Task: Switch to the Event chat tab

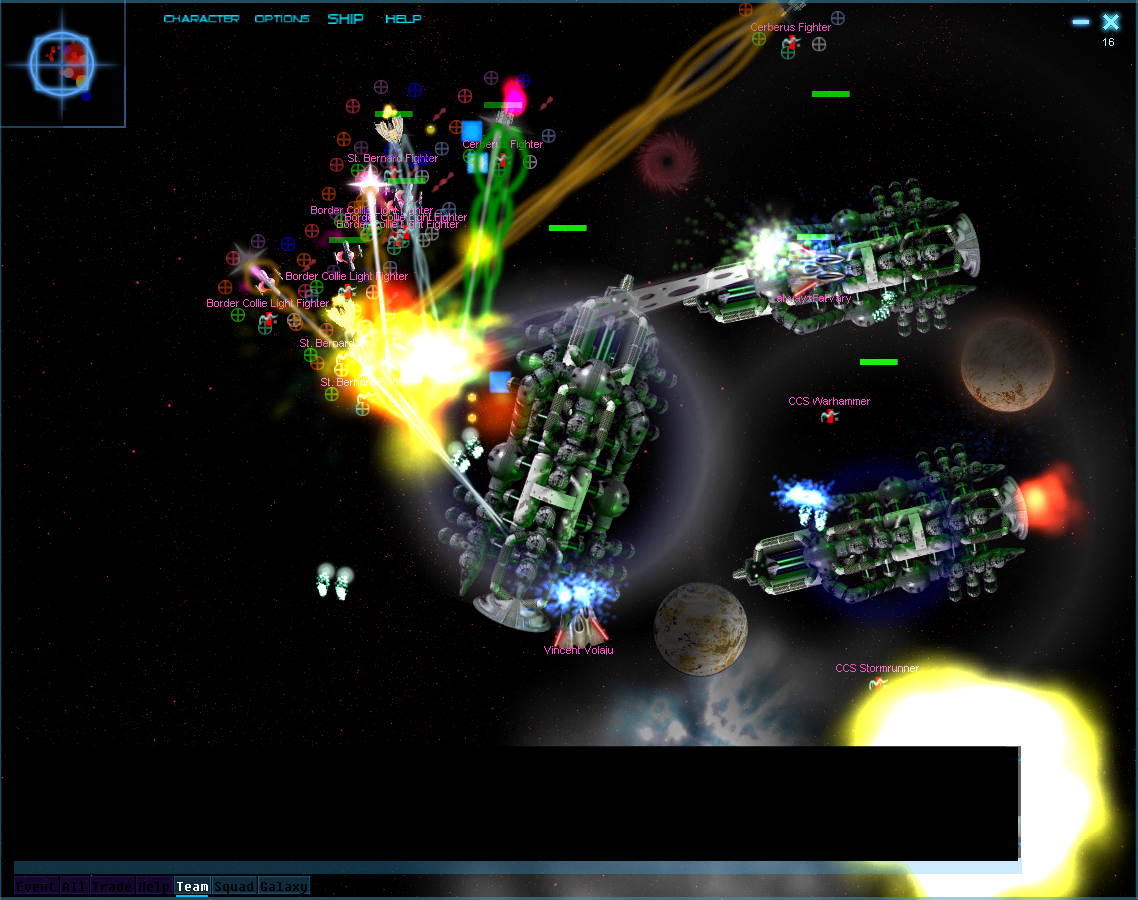Action: coord(36,886)
